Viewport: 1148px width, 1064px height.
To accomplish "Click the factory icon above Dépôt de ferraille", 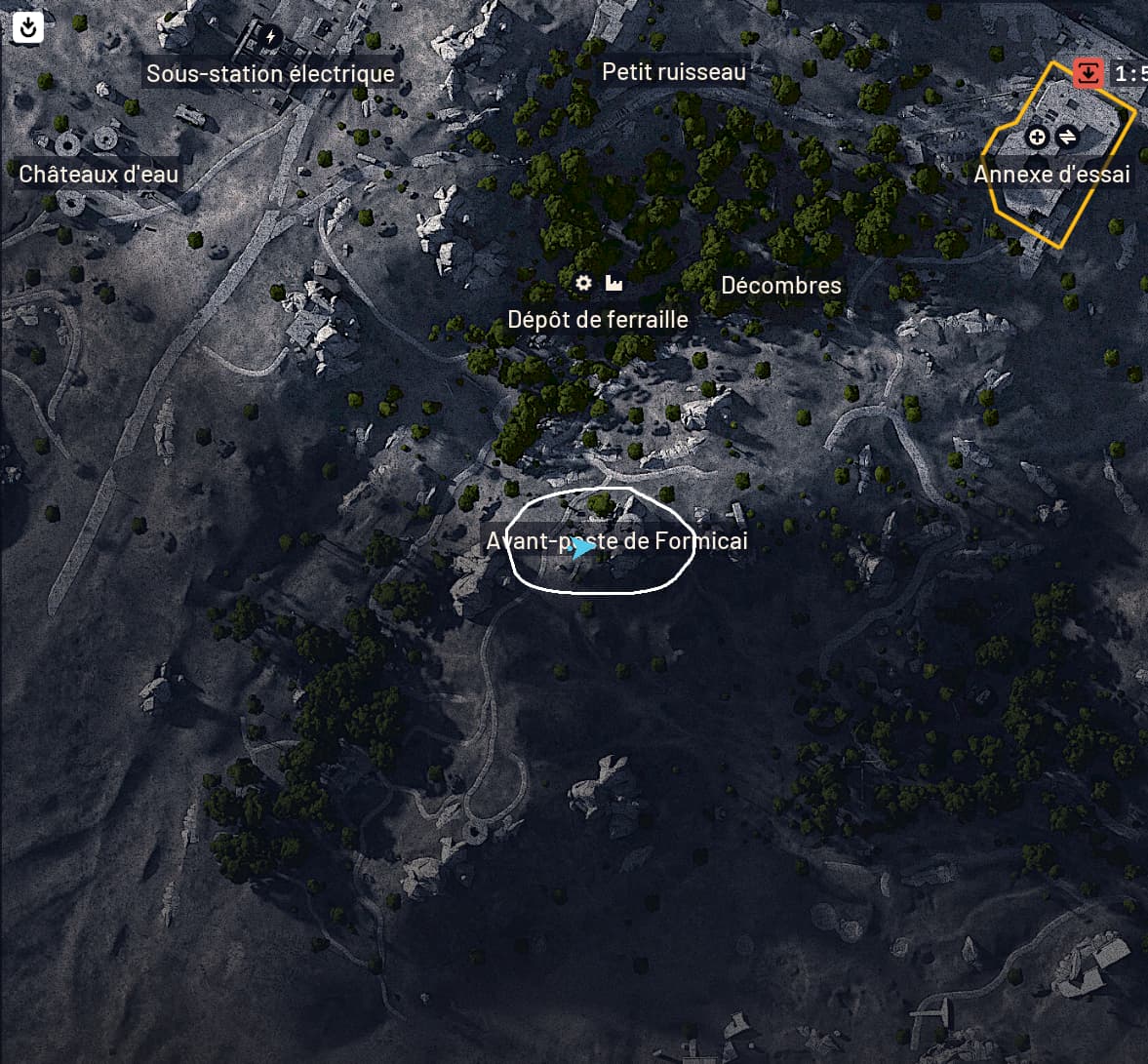I will pos(614,283).
